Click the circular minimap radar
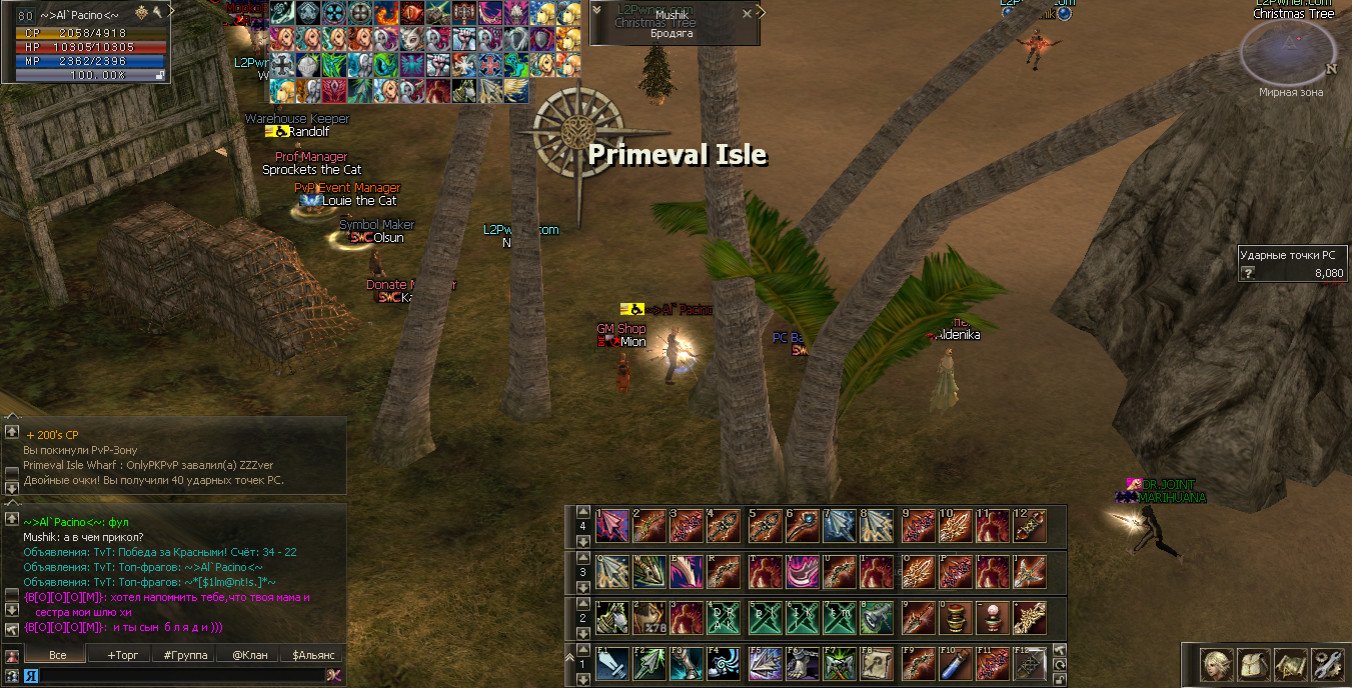 click(x=1287, y=52)
